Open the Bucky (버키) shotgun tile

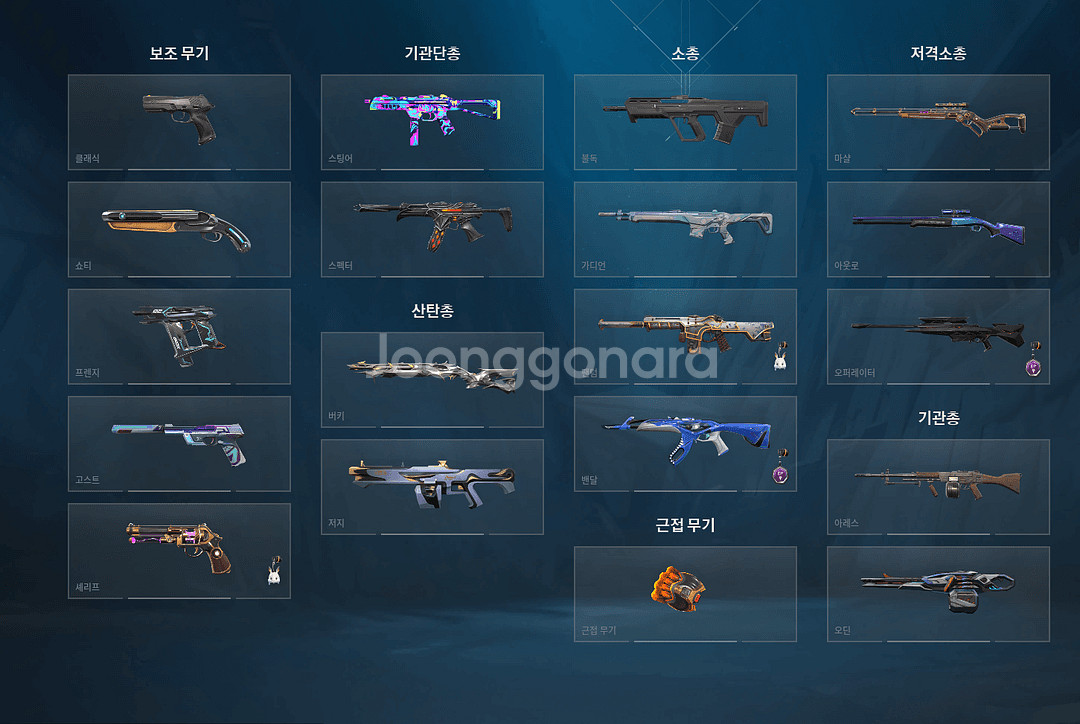[432, 379]
